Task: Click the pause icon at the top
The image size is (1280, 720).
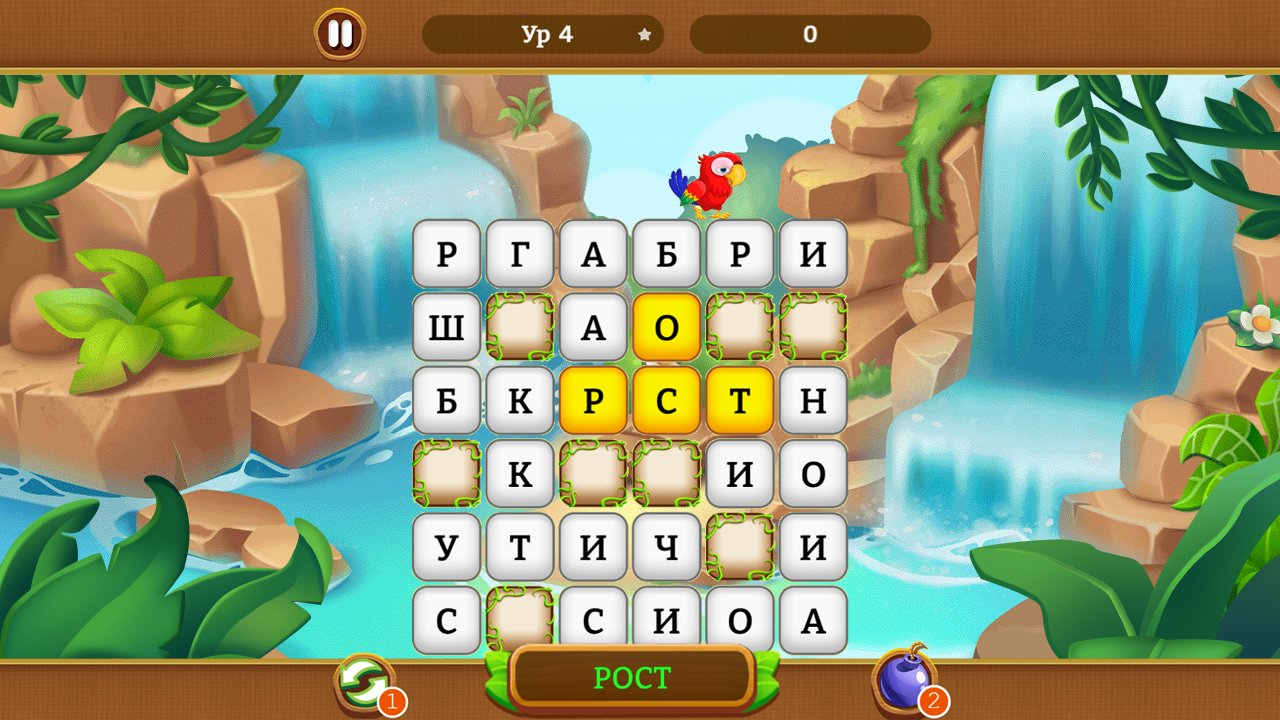Action: (338, 33)
